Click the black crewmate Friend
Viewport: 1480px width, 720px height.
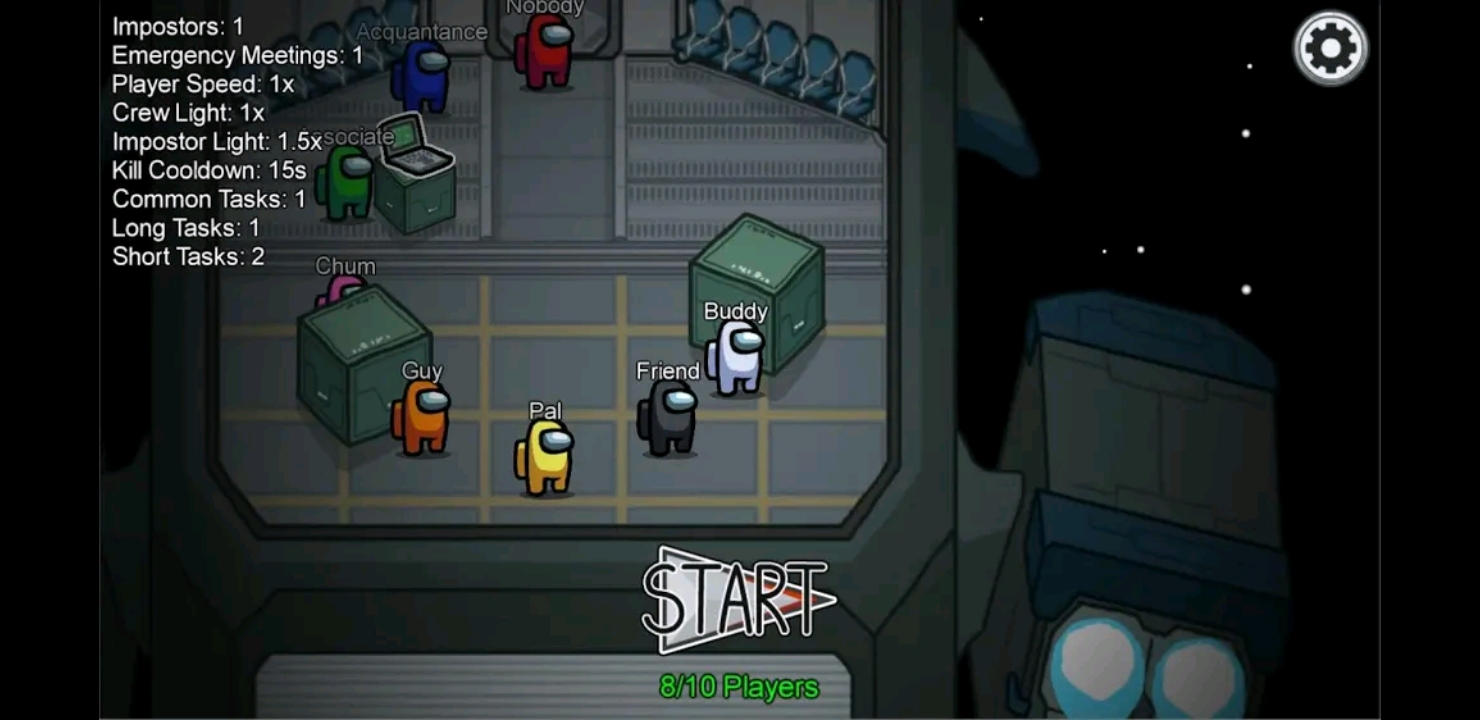coord(668,420)
